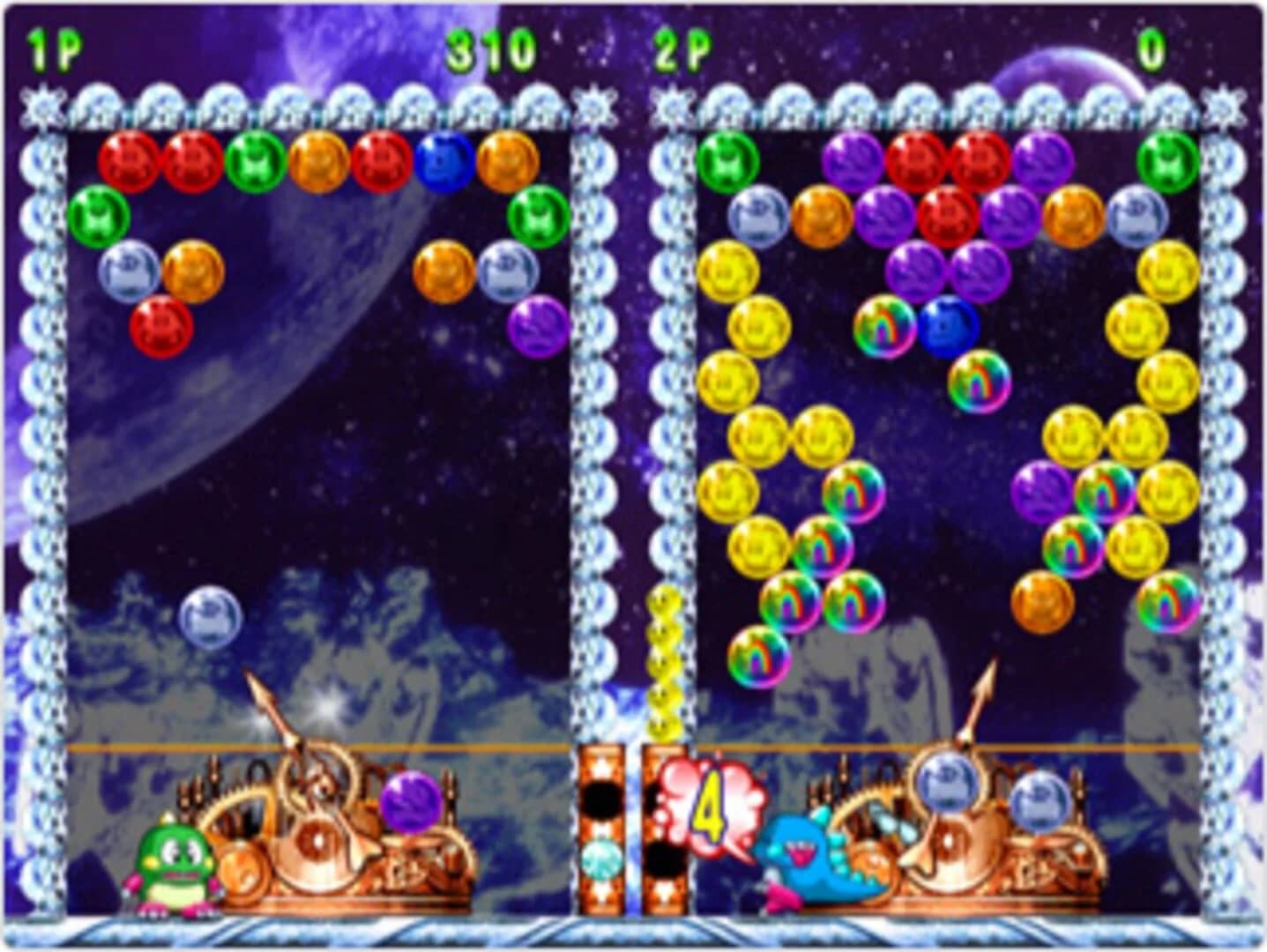Click the snowflake ornament at the top-left border
Screen dimensions: 1267x952
tap(40, 104)
